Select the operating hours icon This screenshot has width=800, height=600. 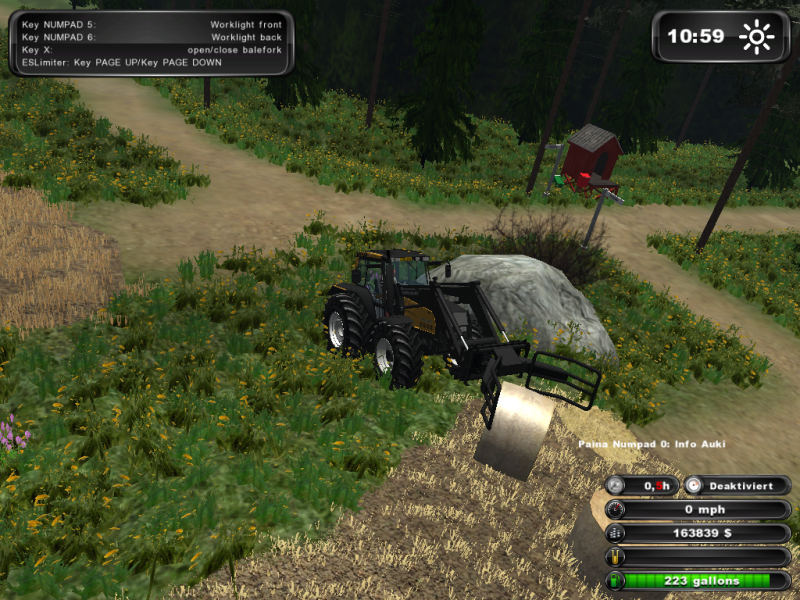tap(617, 486)
